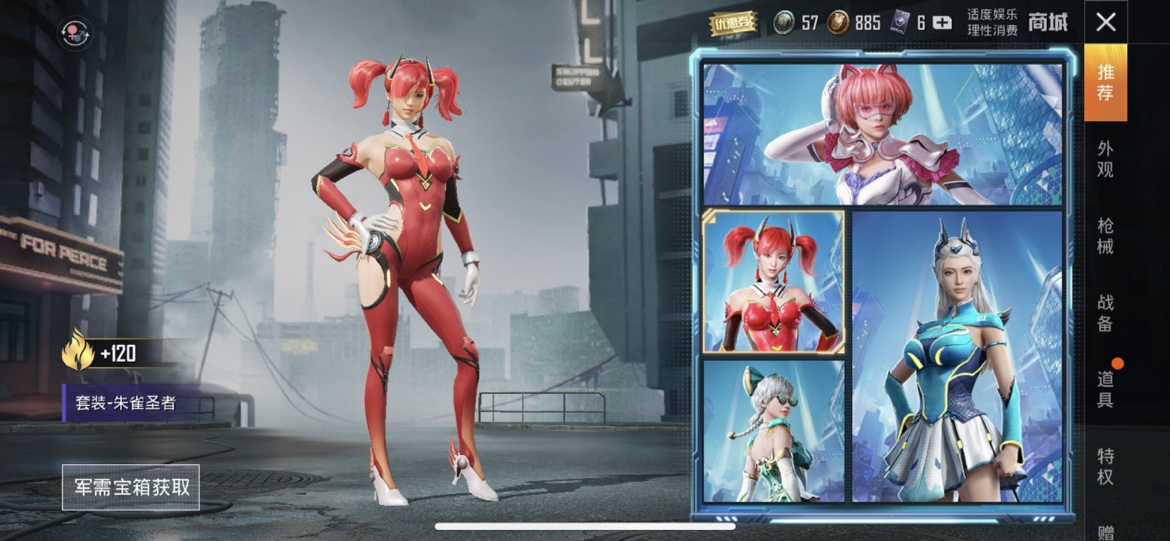The height and width of the screenshot is (541, 1170).
Task: Open the 外观 category tab
Action: (1105, 159)
